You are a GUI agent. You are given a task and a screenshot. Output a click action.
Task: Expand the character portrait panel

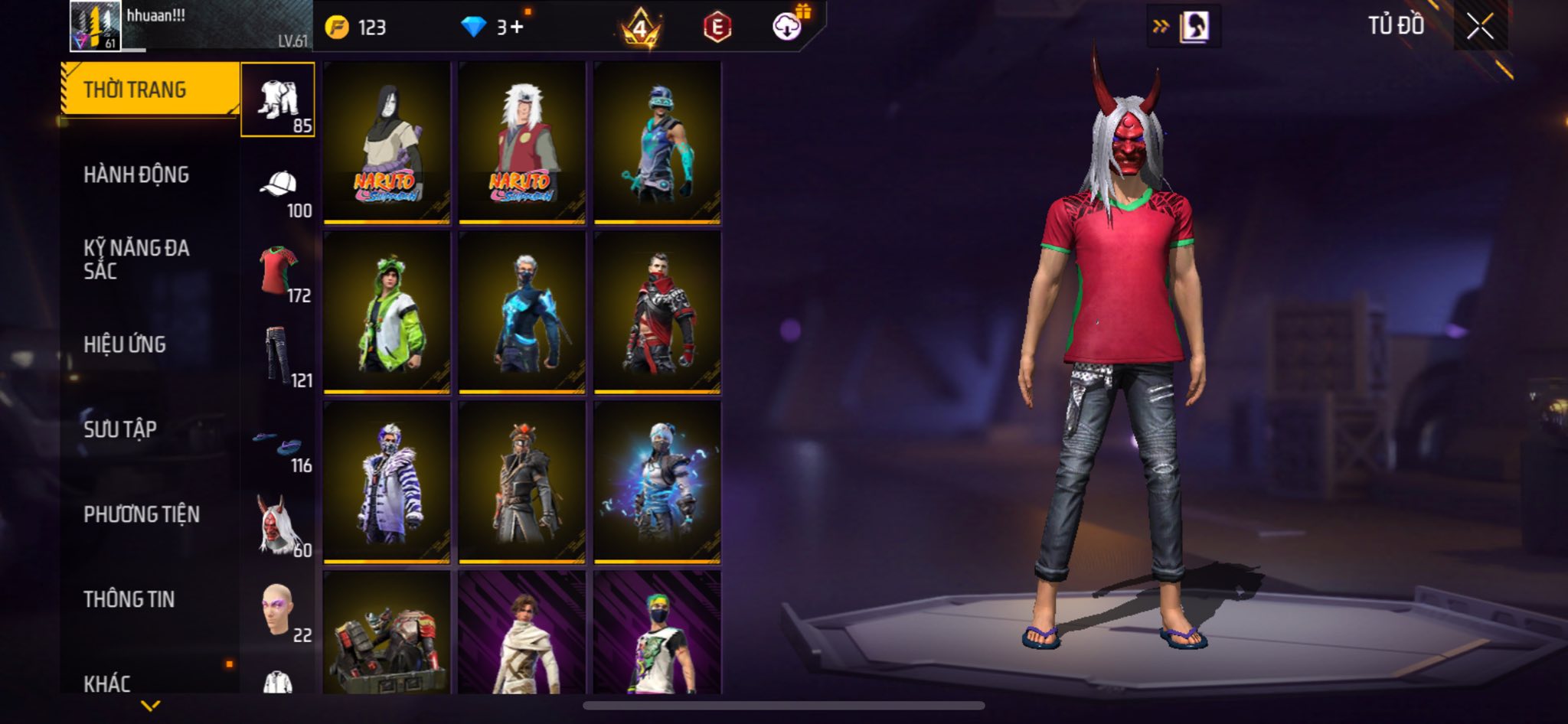(1184, 28)
